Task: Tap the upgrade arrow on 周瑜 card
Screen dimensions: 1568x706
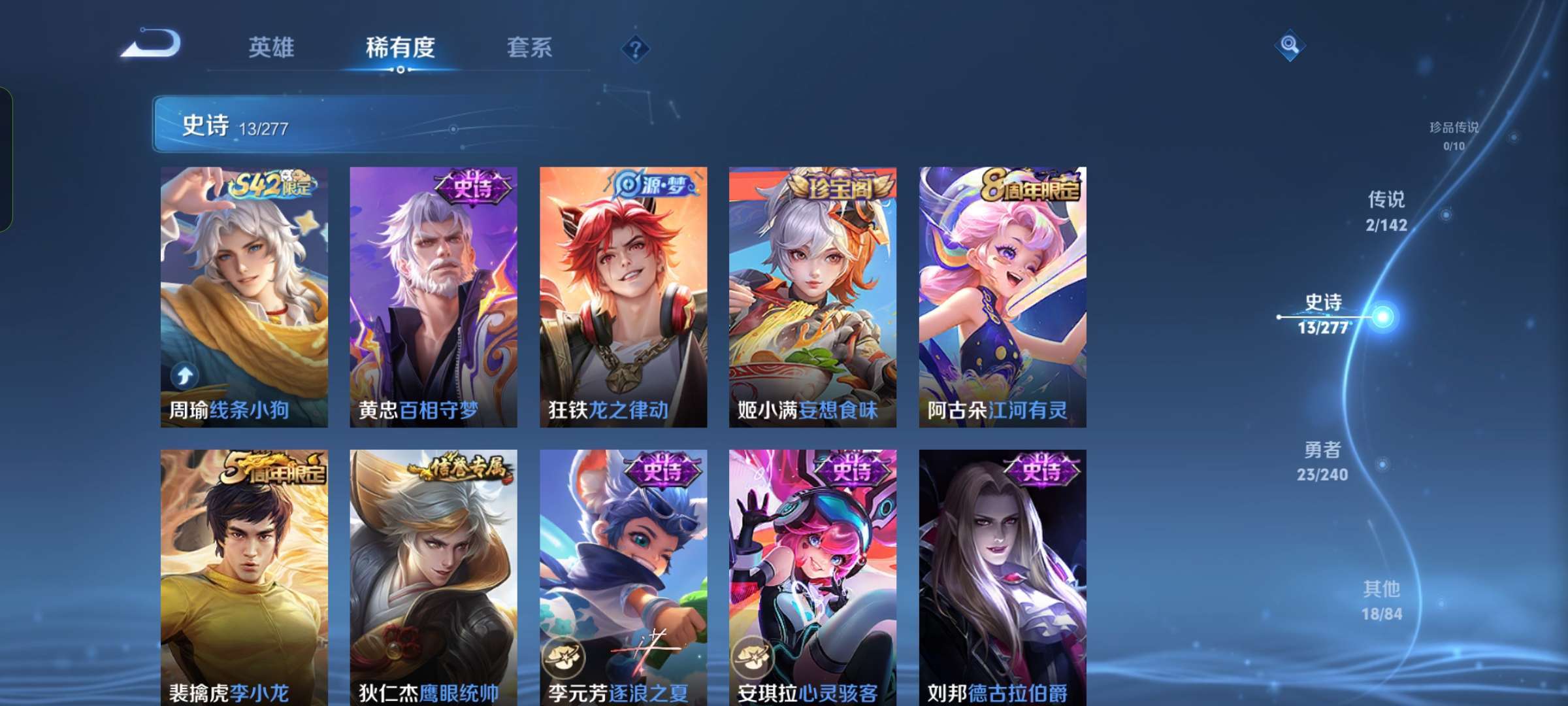Action: 186,374
